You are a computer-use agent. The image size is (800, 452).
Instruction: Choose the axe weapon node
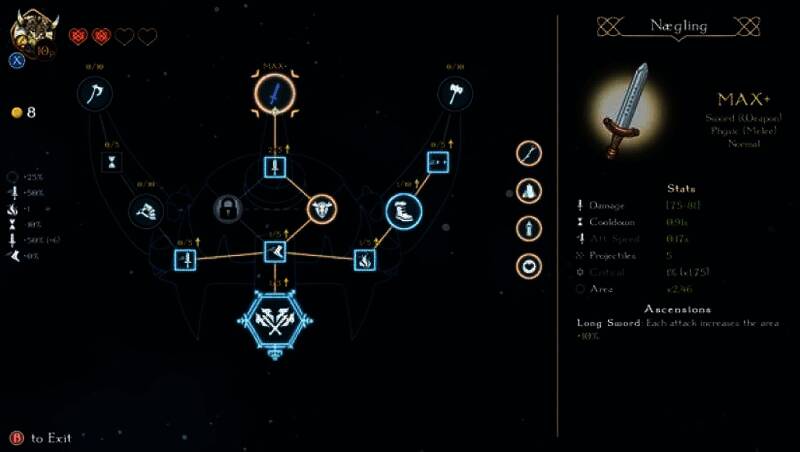click(x=95, y=95)
